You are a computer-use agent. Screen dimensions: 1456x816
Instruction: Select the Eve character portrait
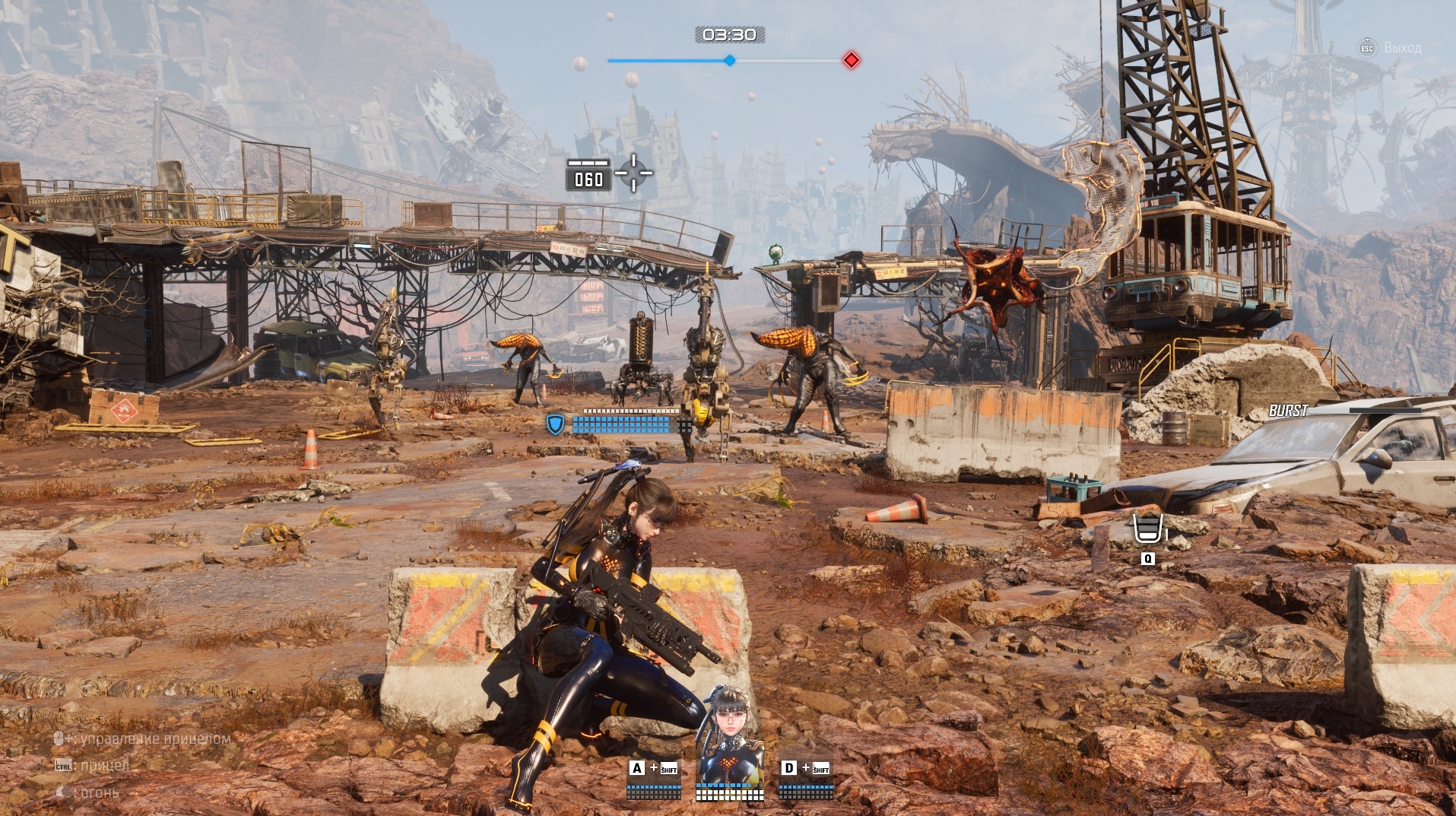730,734
